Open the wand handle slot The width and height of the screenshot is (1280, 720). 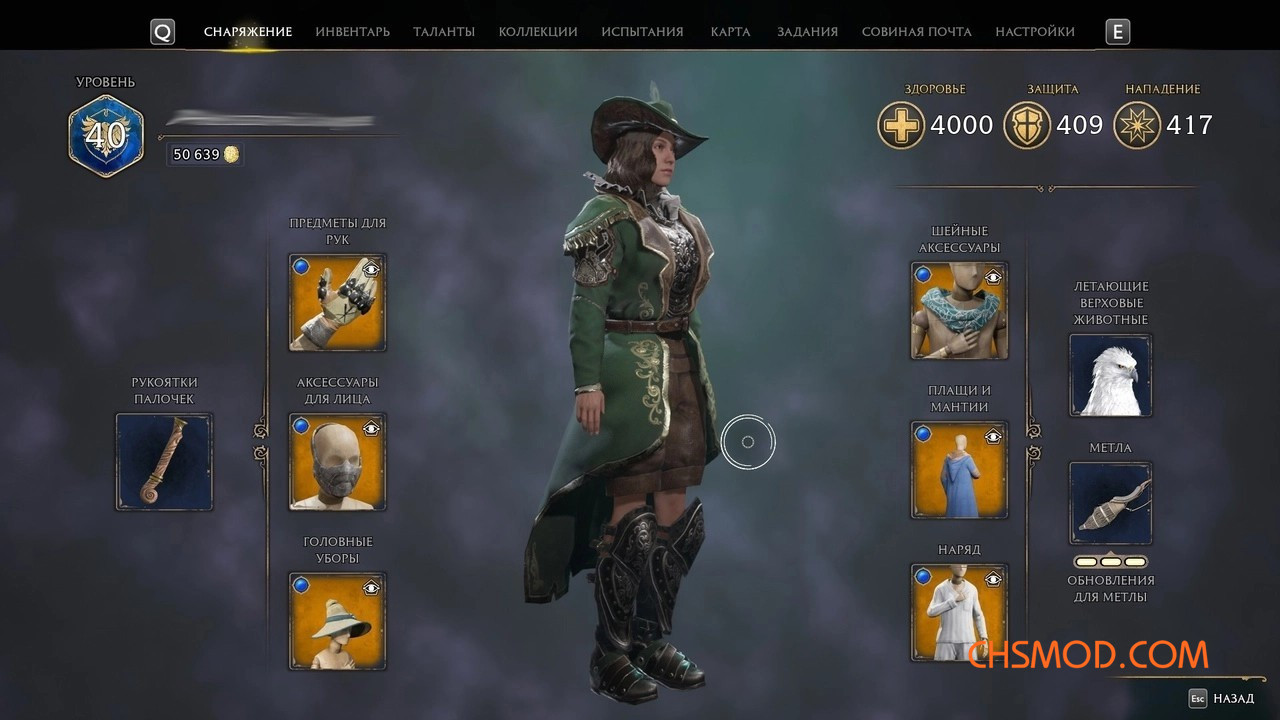[x=164, y=462]
